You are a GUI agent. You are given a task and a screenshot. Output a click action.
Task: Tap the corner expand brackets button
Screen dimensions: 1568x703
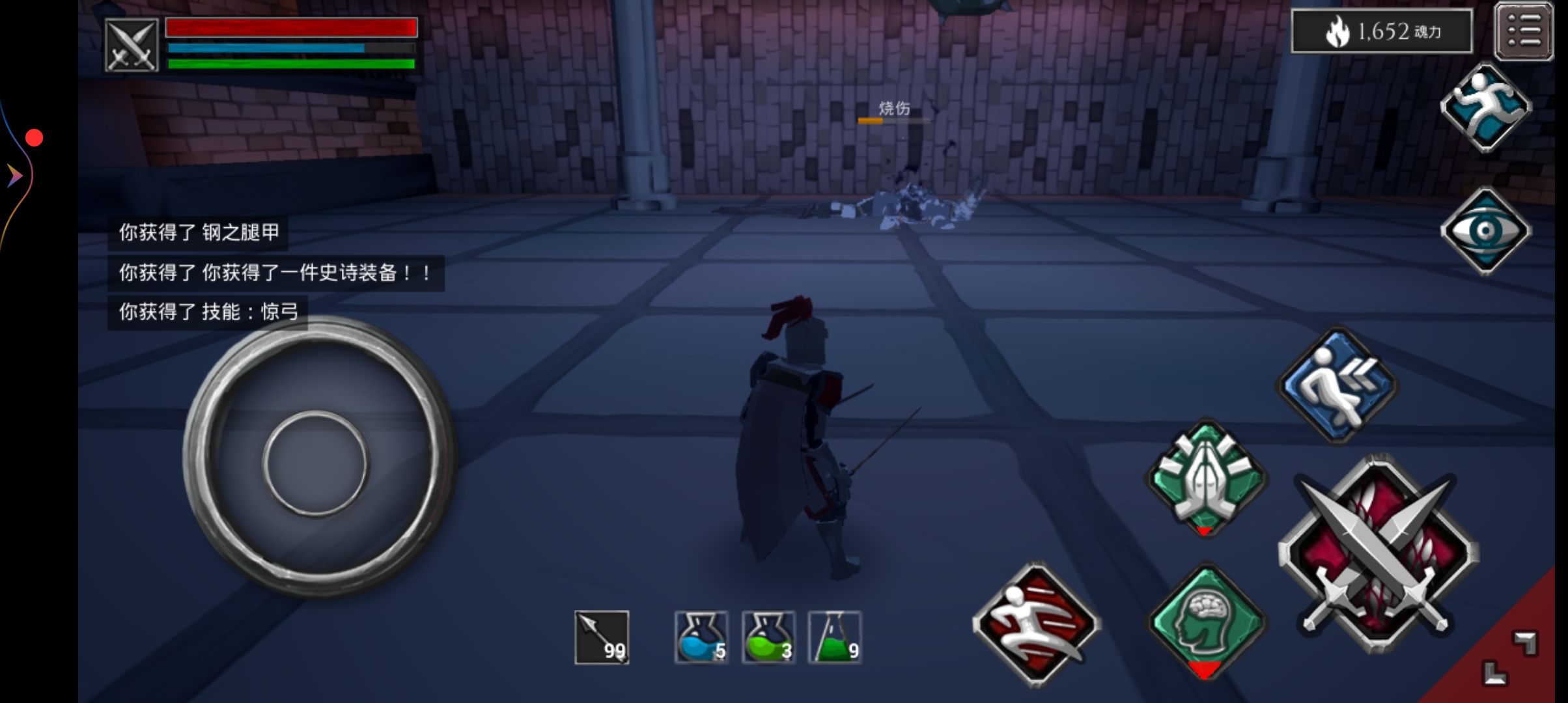tap(1511, 657)
